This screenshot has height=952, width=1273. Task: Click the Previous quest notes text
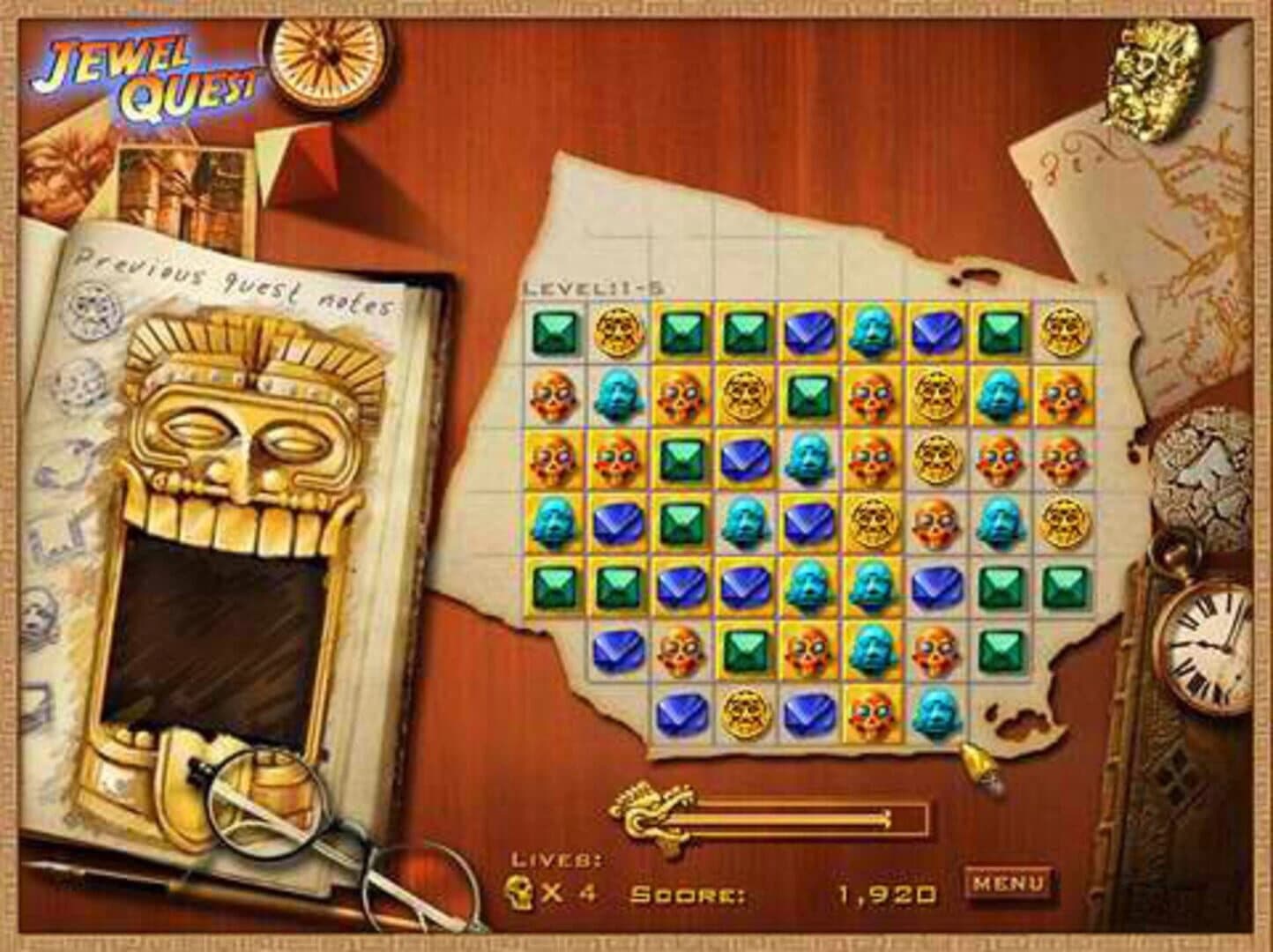click(234, 282)
